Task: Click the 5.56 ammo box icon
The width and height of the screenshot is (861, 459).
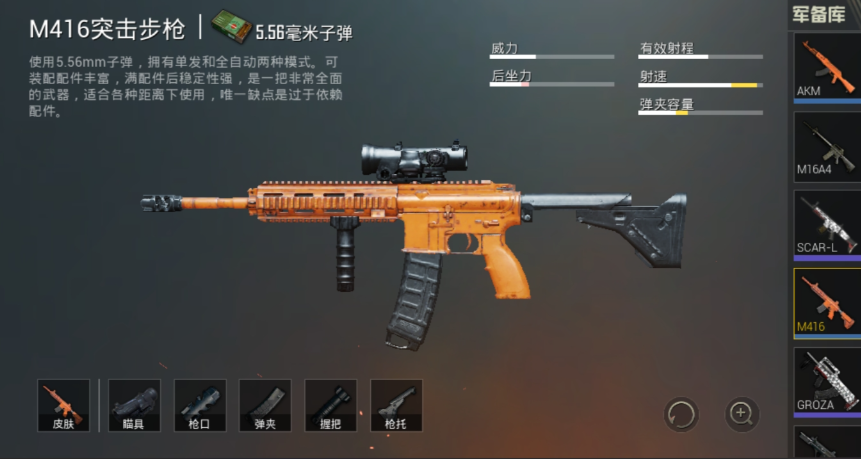Action: click(229, 29)
